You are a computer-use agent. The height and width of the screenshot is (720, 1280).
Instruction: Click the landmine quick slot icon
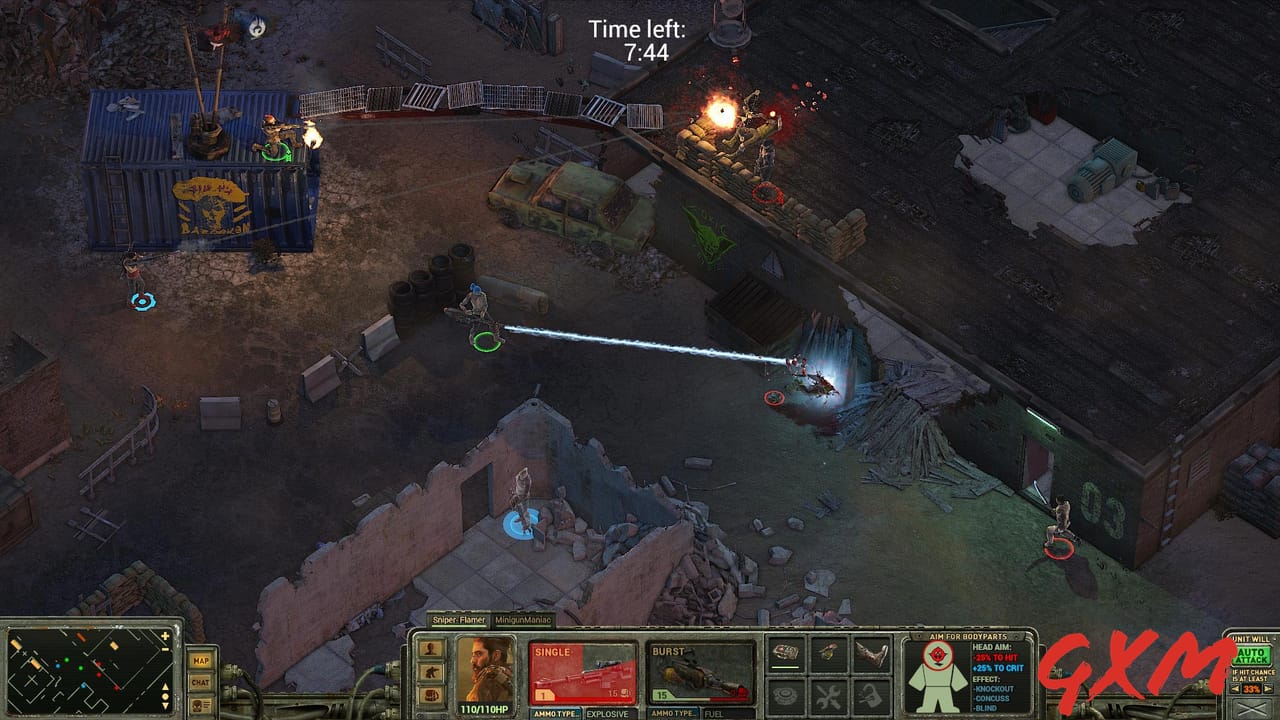[786, 696]
